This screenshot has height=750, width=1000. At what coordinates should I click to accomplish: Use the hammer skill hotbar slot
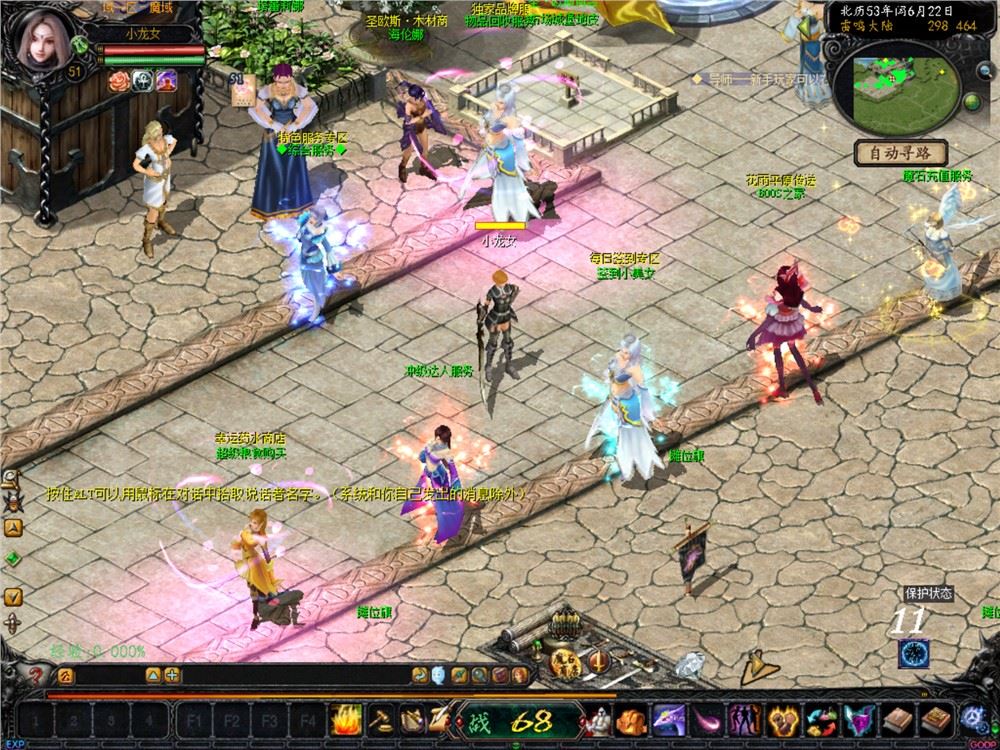point(381,719)
